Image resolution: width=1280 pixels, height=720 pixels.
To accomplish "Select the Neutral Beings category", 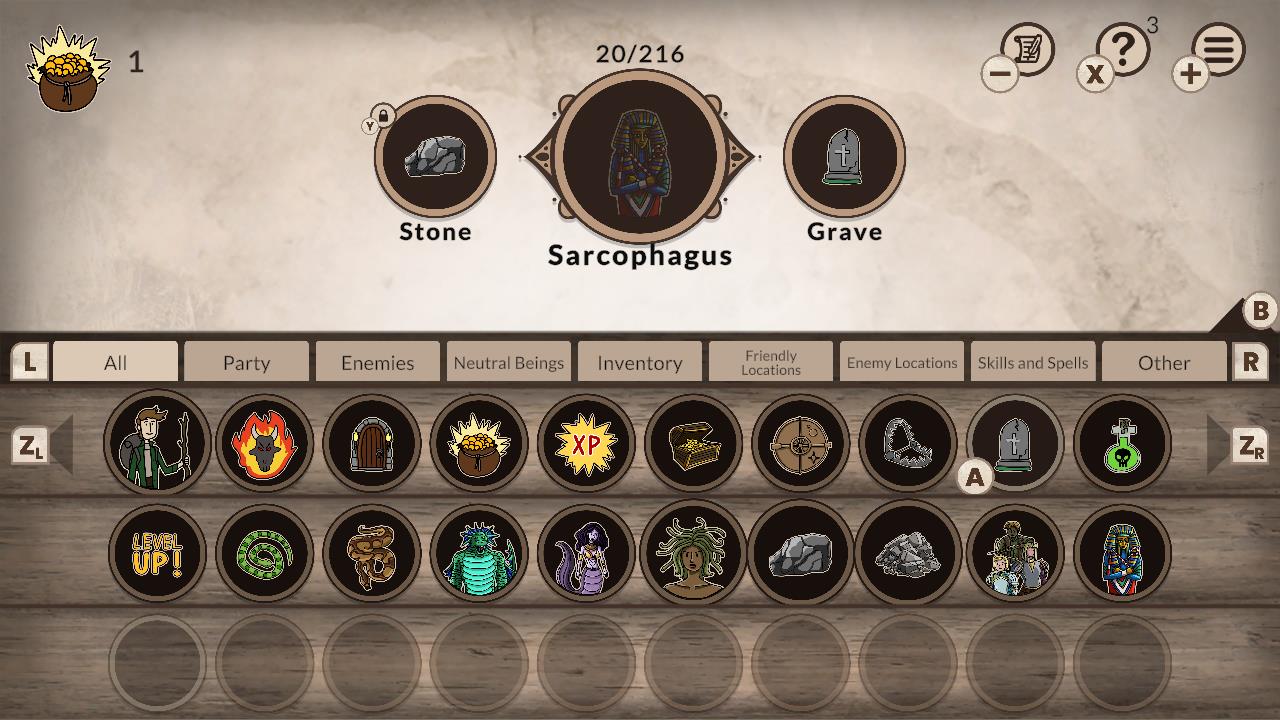I will coord(508,362).
